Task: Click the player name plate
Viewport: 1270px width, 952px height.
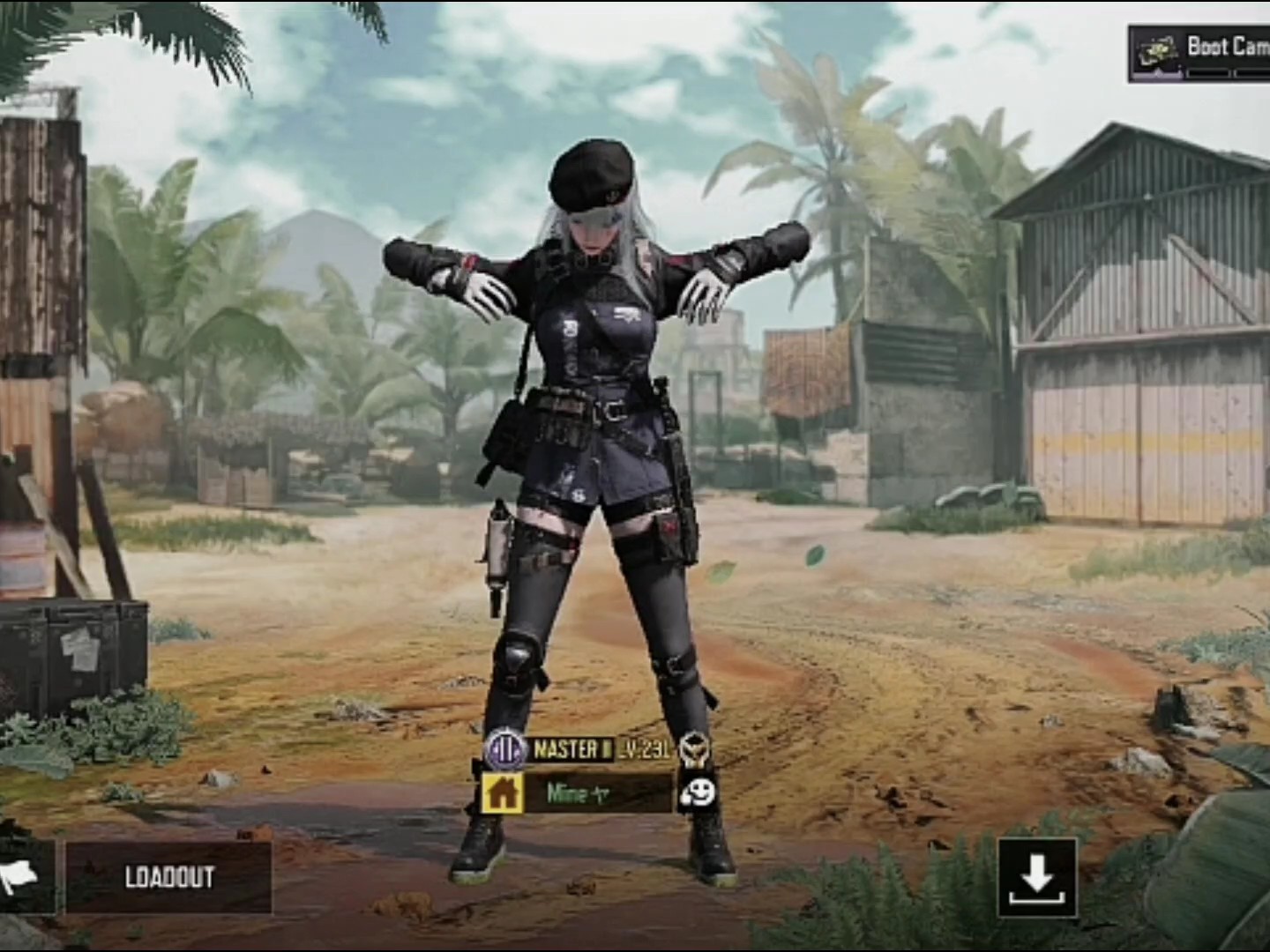Action: click(x=599, y=793)
